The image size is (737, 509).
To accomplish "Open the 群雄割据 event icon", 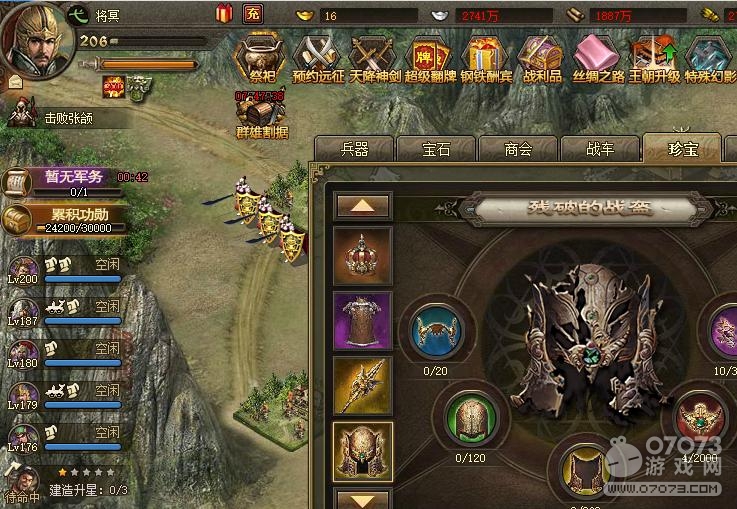I will tap(261, 115).
